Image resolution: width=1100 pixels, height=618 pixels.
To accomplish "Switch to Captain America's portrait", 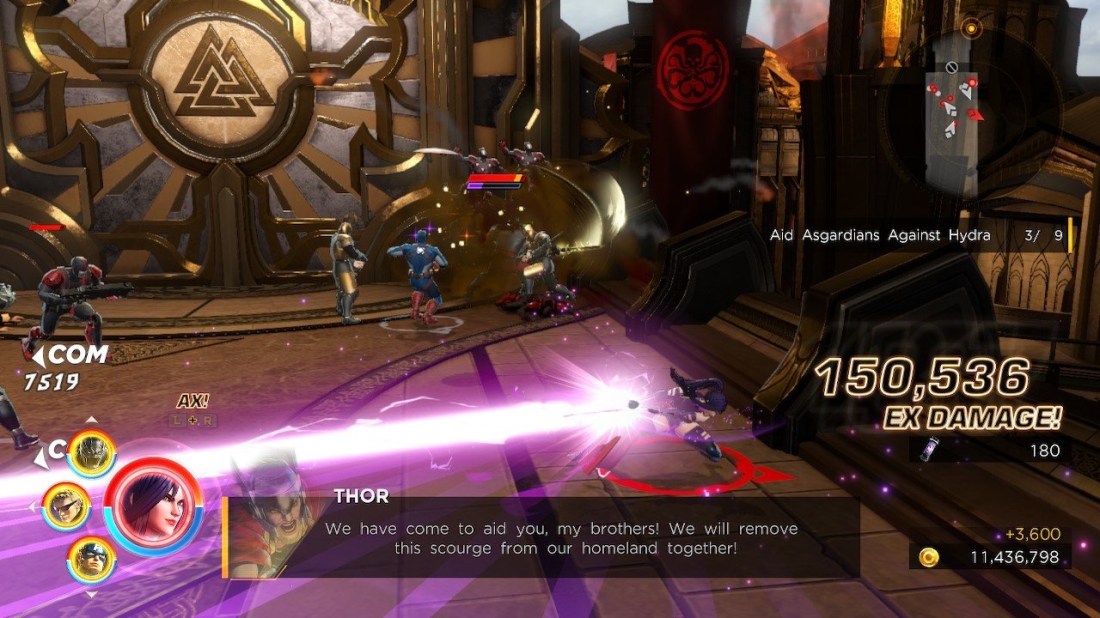I will click(x=91, y=559).
